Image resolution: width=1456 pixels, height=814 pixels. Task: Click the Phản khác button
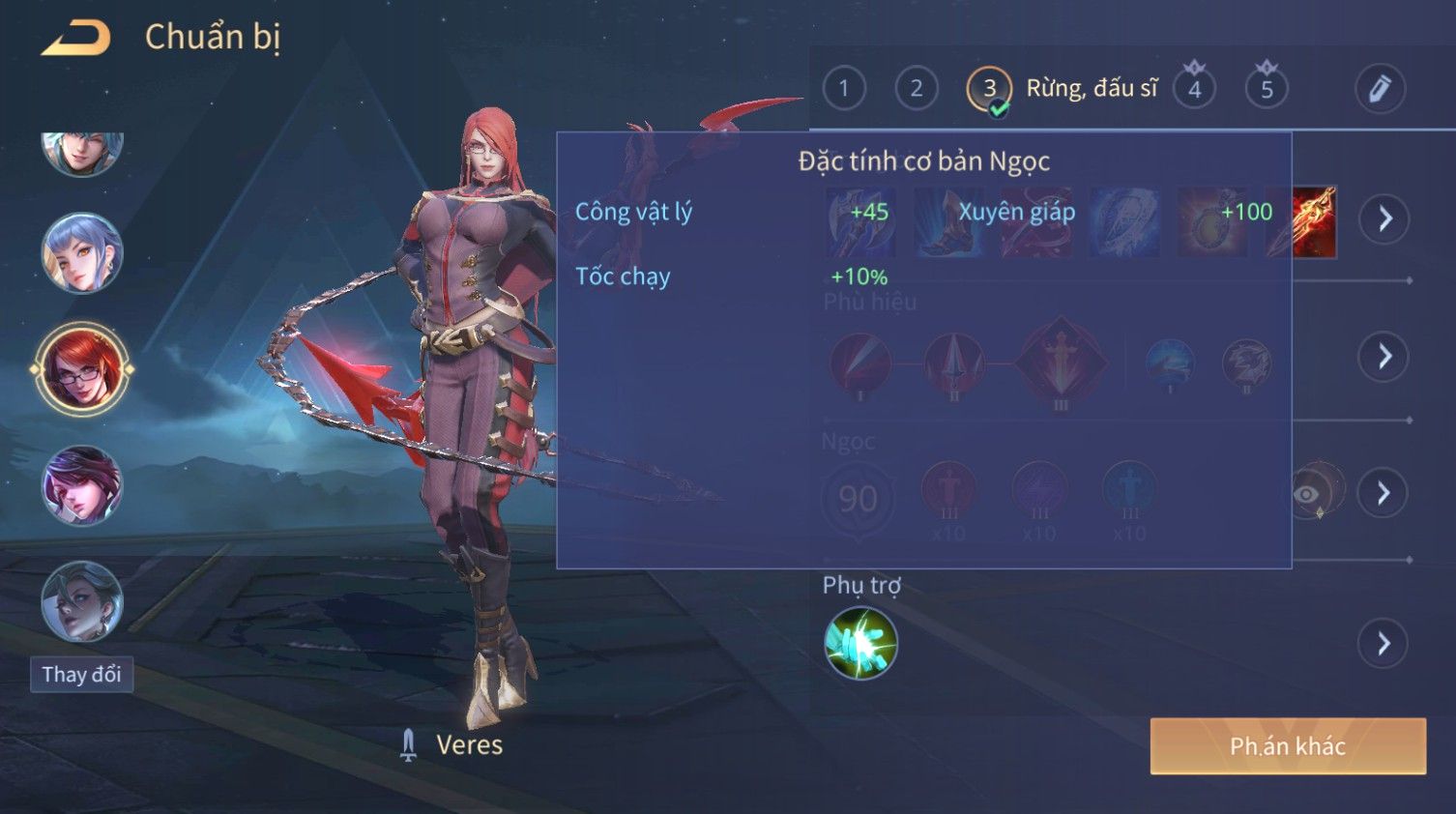click(1287, 745)
